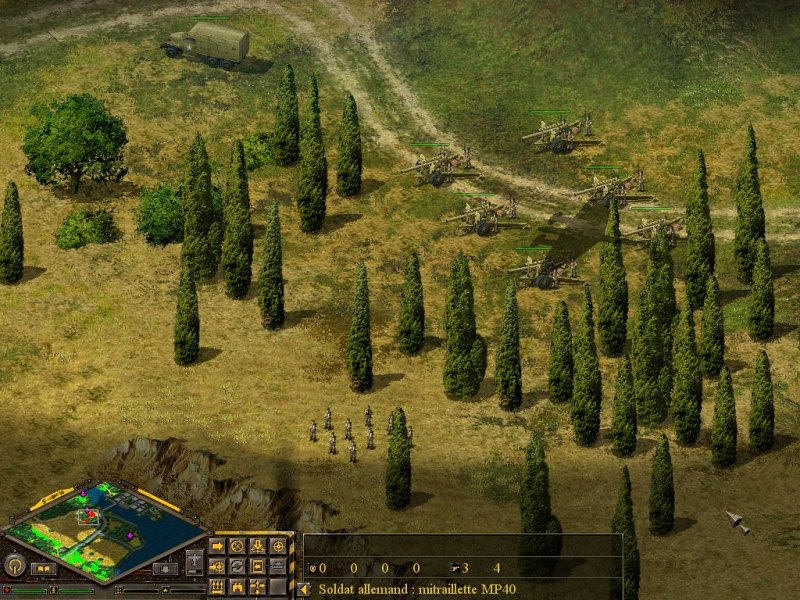Choose the boxed left-arrow command button
The image size is (800, 600).
point(257,566)
